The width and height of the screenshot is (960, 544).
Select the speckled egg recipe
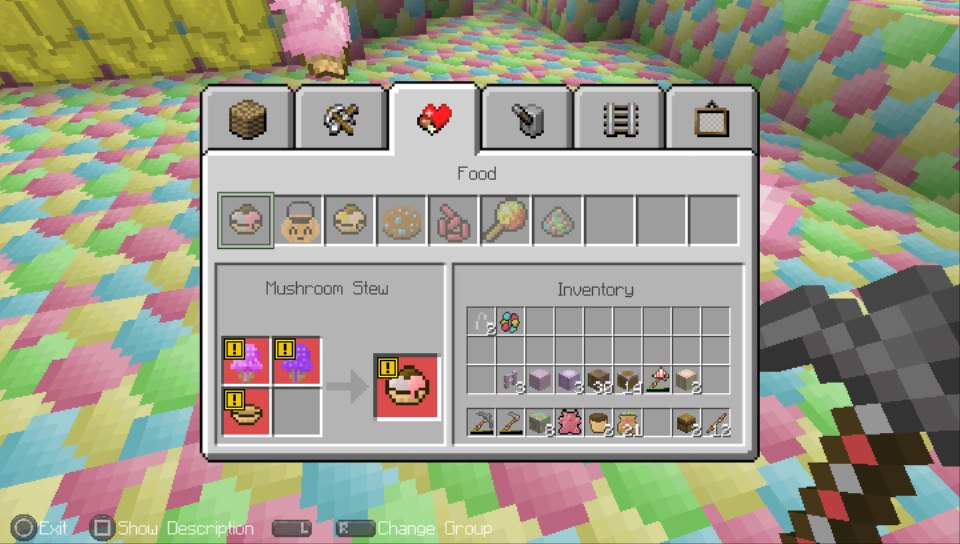[558, 220]
